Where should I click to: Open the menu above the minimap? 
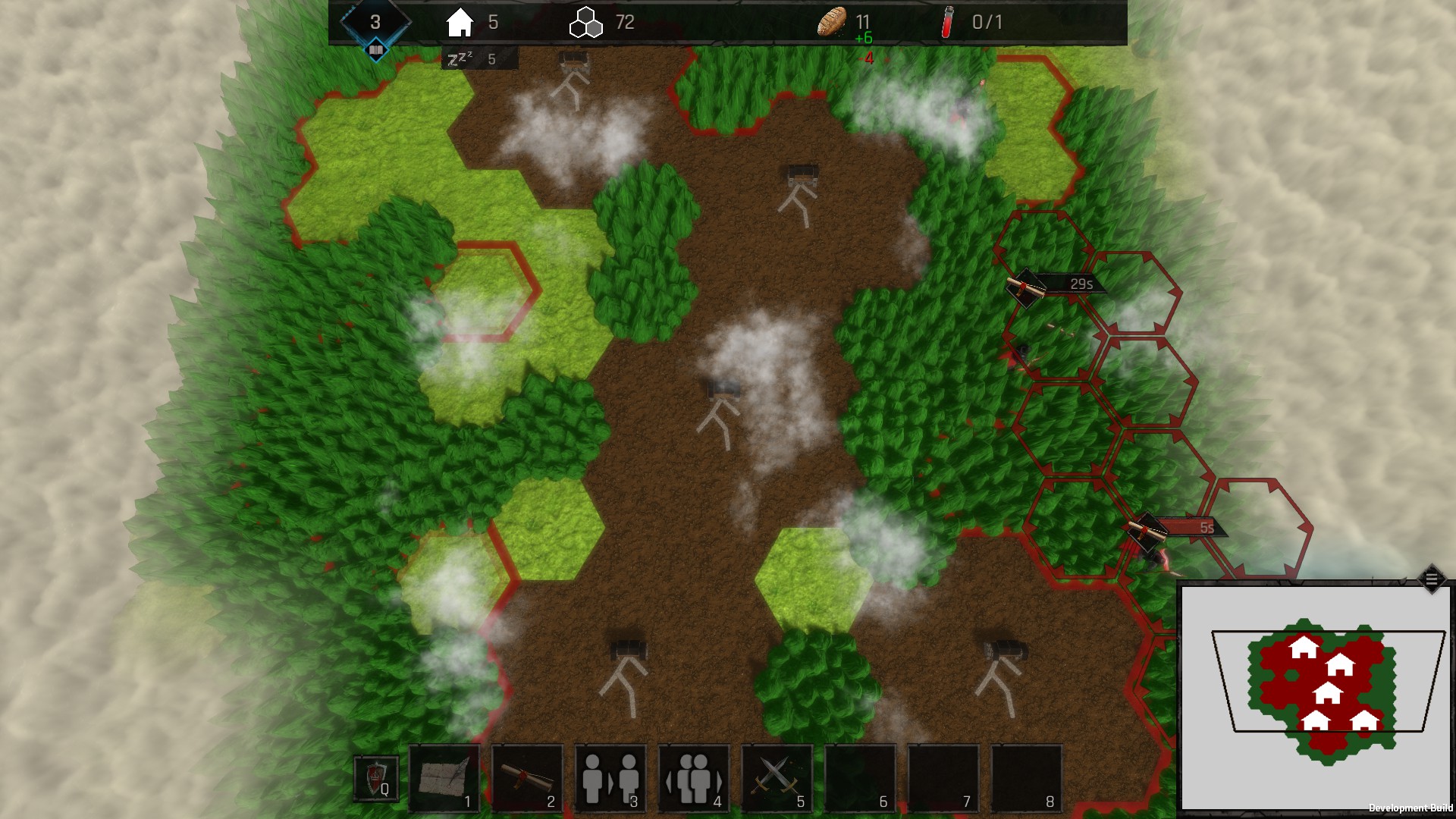click(x=1431, y=579)
